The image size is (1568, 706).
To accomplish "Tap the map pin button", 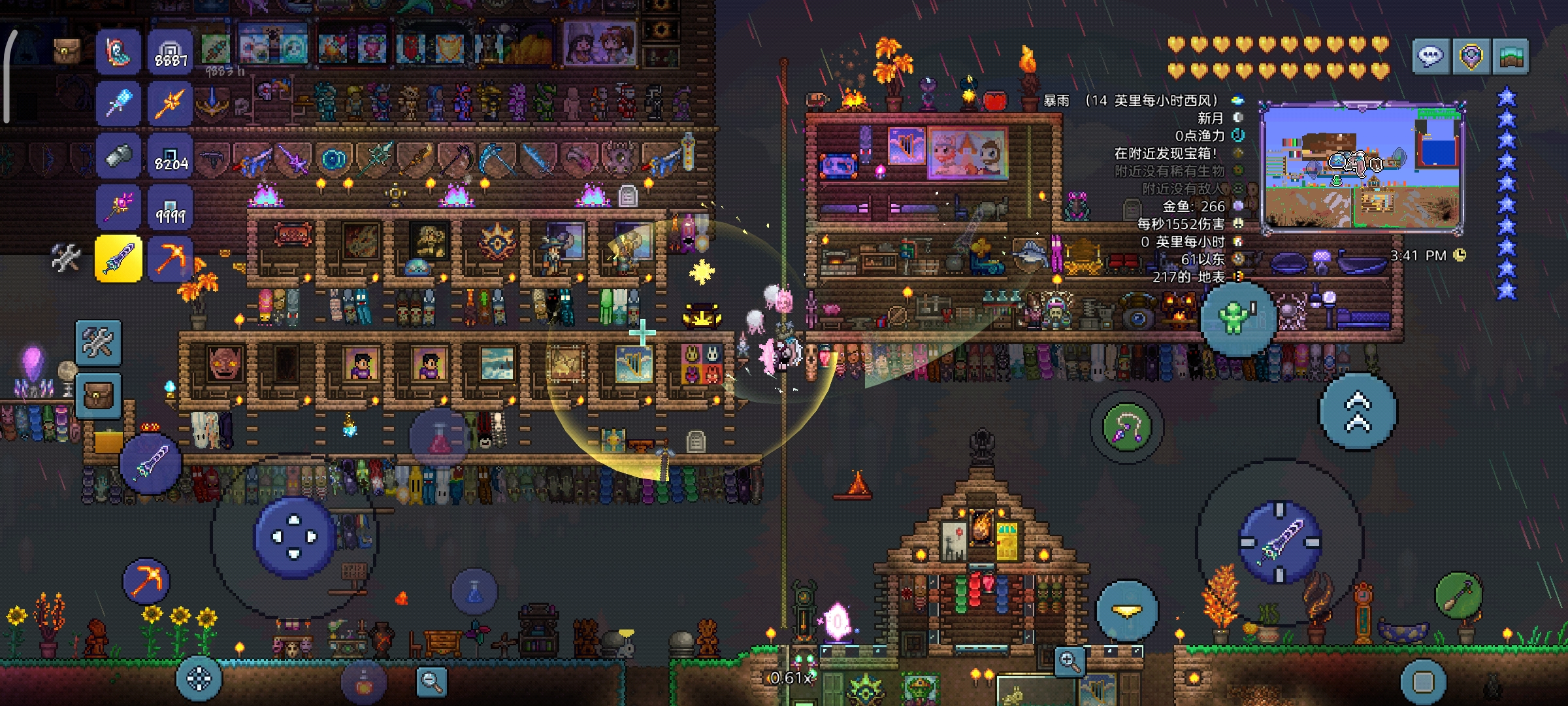I will point(1471,57).
